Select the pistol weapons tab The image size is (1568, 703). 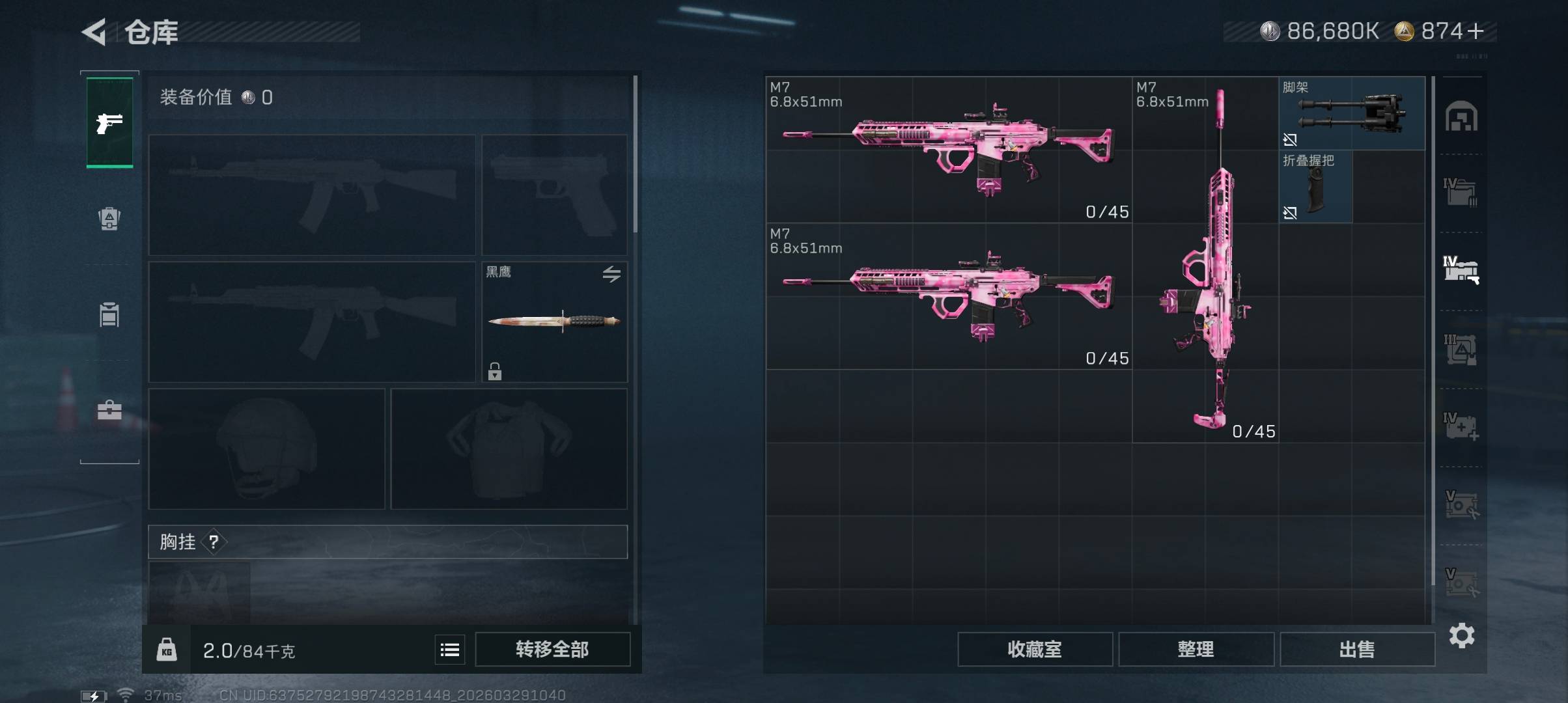pos(109,122)
